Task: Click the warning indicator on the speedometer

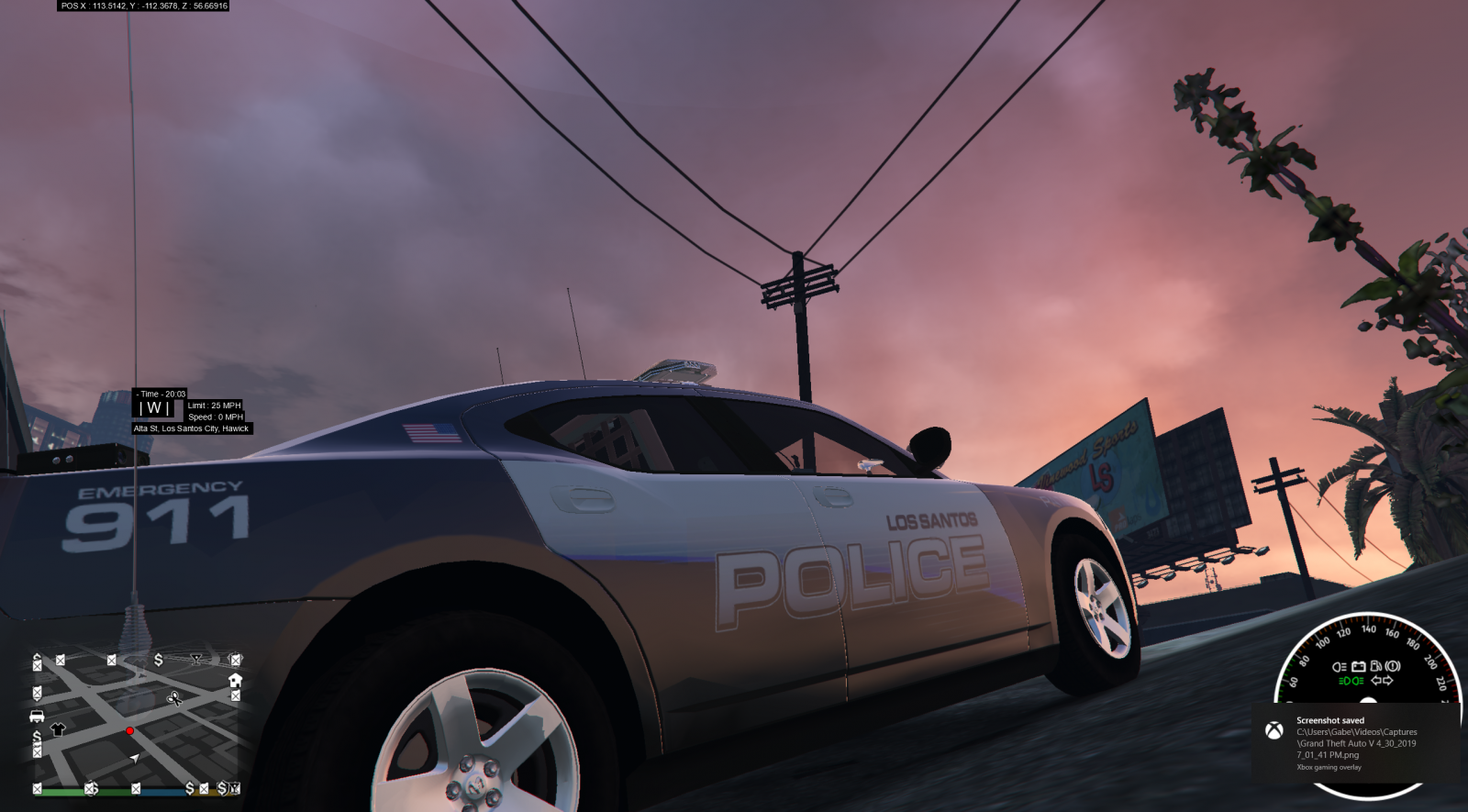Action: point(1395,666)
